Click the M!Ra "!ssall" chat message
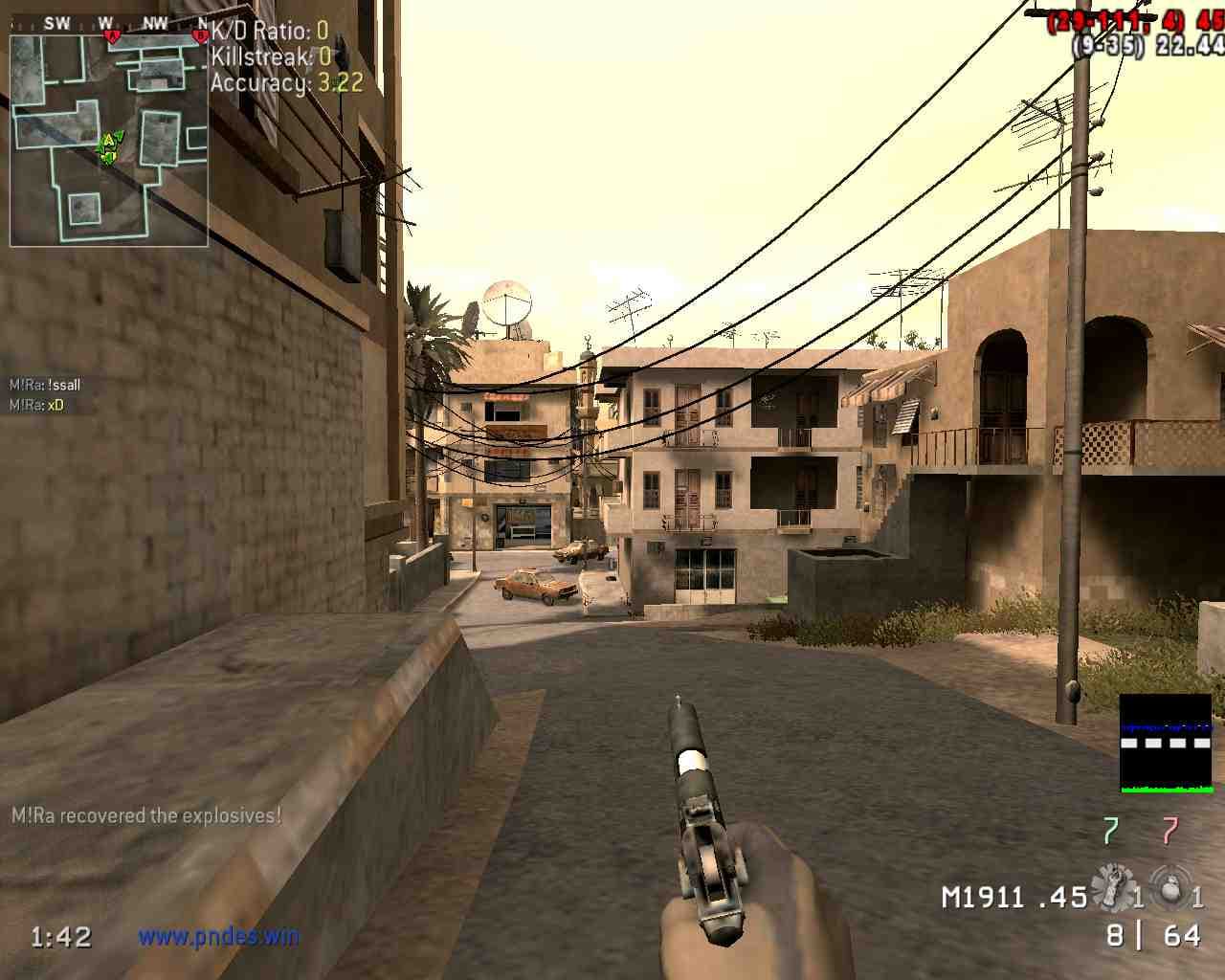 point(45,385)
